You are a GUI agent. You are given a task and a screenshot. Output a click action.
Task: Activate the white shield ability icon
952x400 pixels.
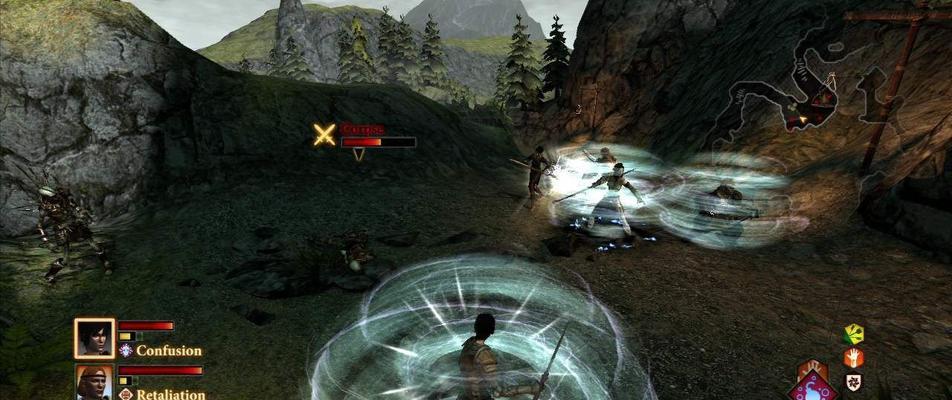click(853, 381)
